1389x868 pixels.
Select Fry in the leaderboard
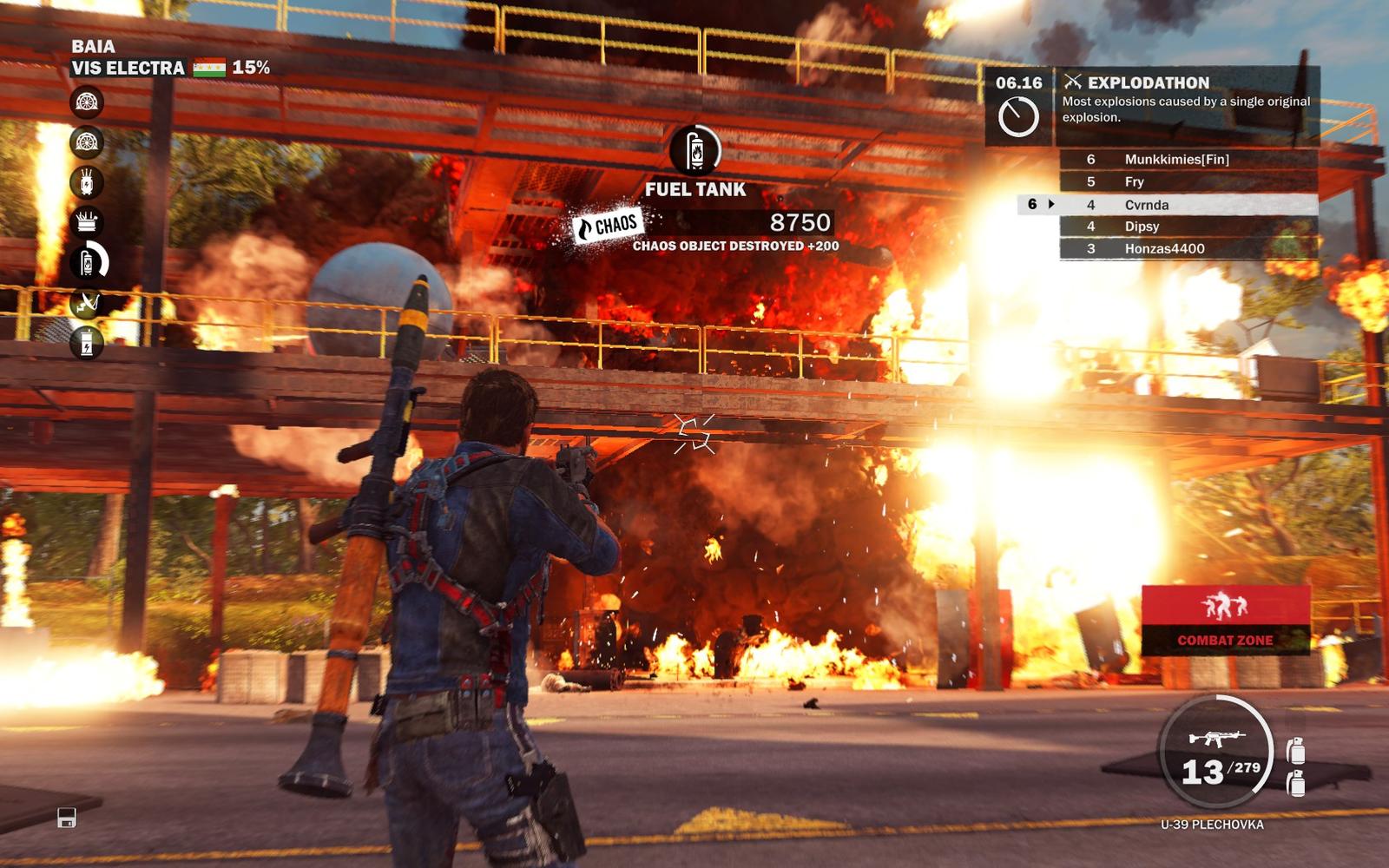point(1188,181)
